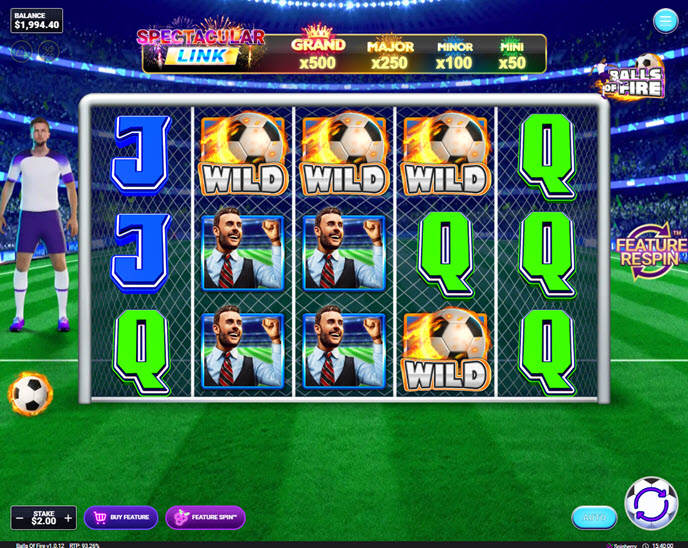Decrease the stake with the minus button
The image size is (688, 548).
pos(19,518)
